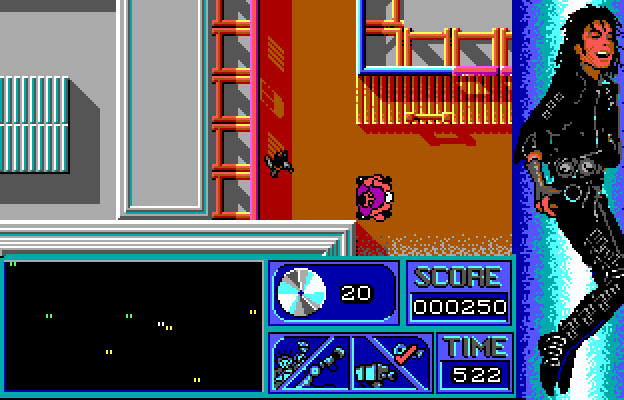Click the crowd and microphone item panel
Image resolution: width=624 pixels, height=400 pixels.
pyautogui.click(x=308, y=361)
